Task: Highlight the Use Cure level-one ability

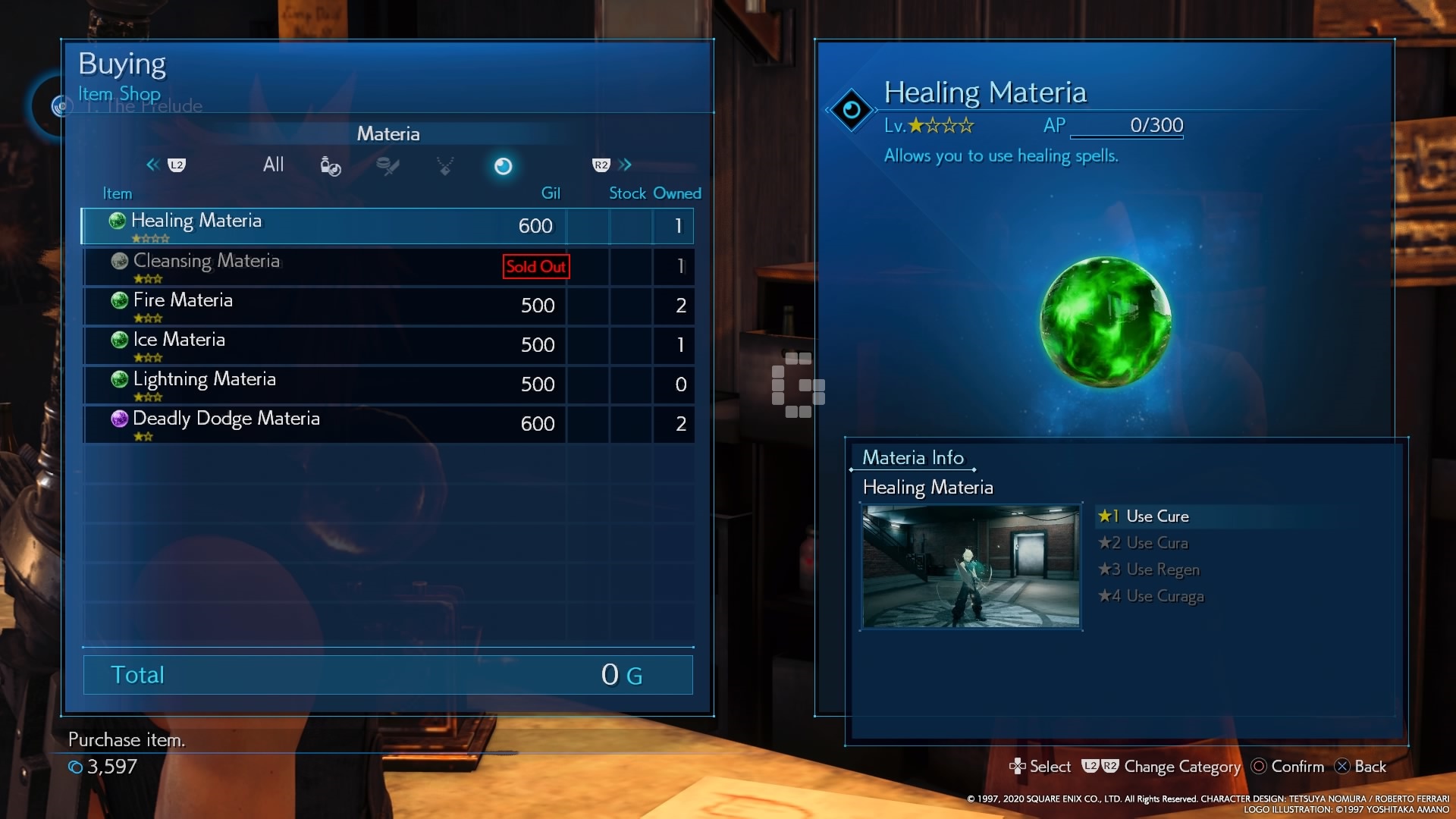Action: (1156, 516)
